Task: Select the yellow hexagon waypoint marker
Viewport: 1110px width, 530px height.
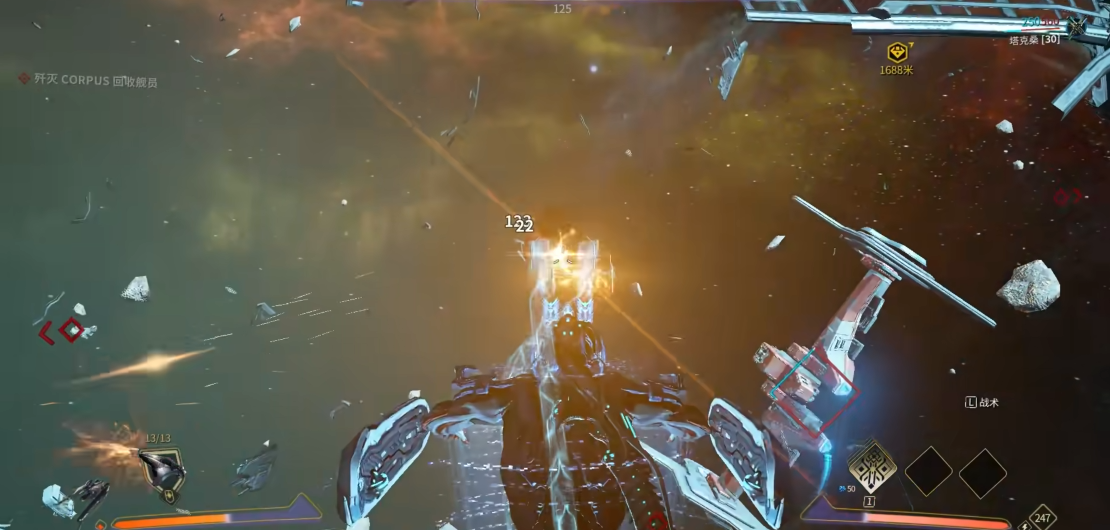Action: tap(898, 52)
